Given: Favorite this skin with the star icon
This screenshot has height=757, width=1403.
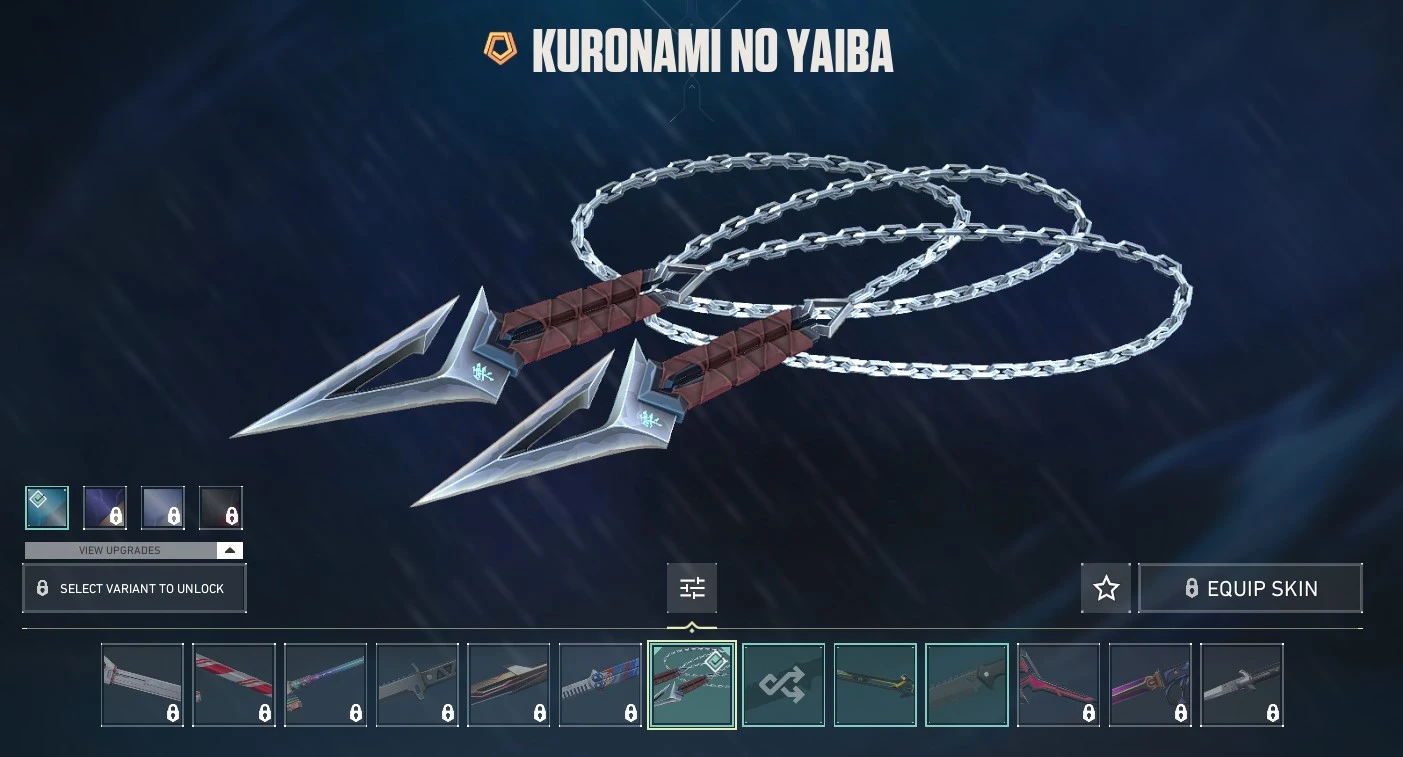Looking at the screenshot, I should click(x=1105, y=588).
